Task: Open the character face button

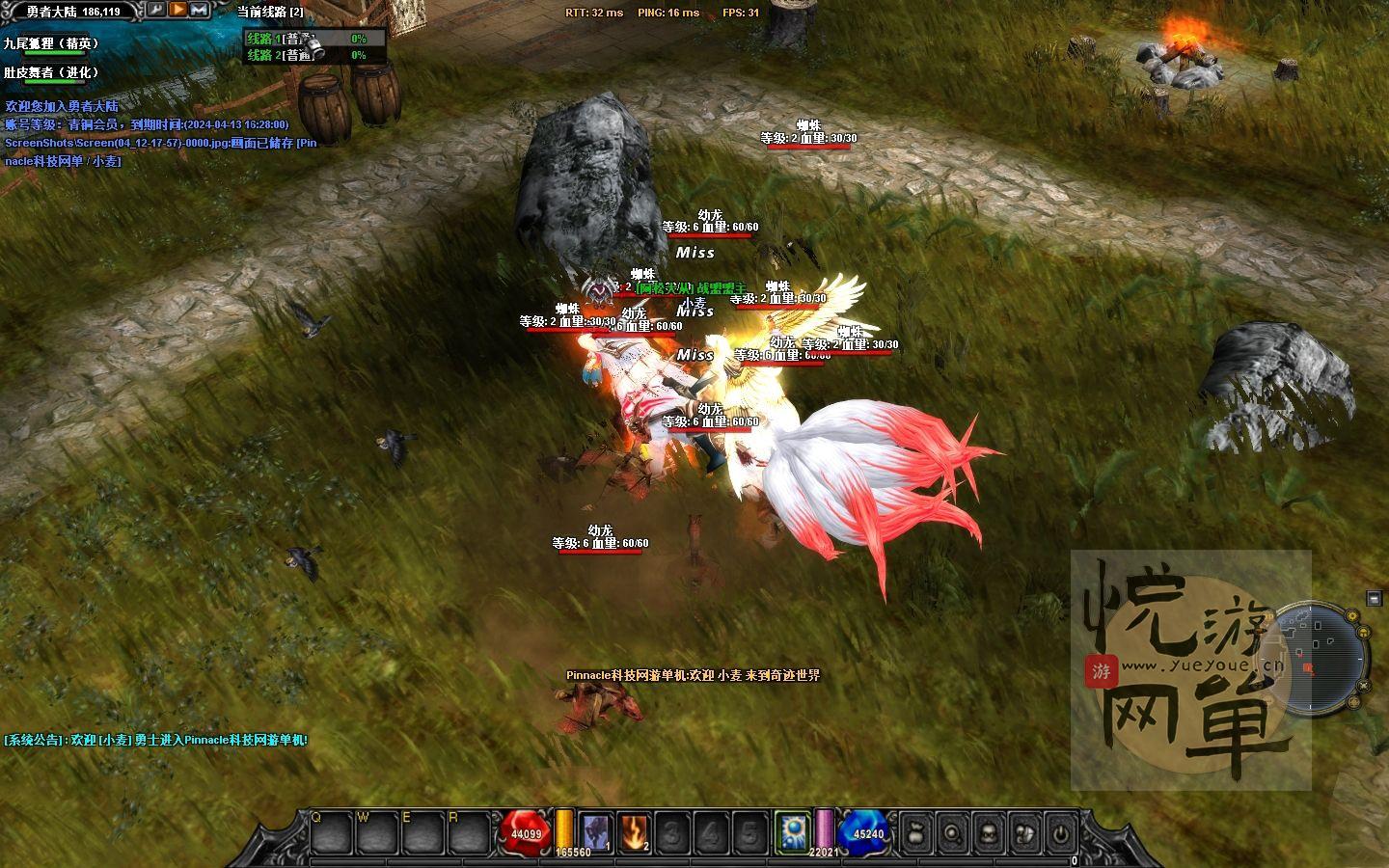Action: coord(989,832)
